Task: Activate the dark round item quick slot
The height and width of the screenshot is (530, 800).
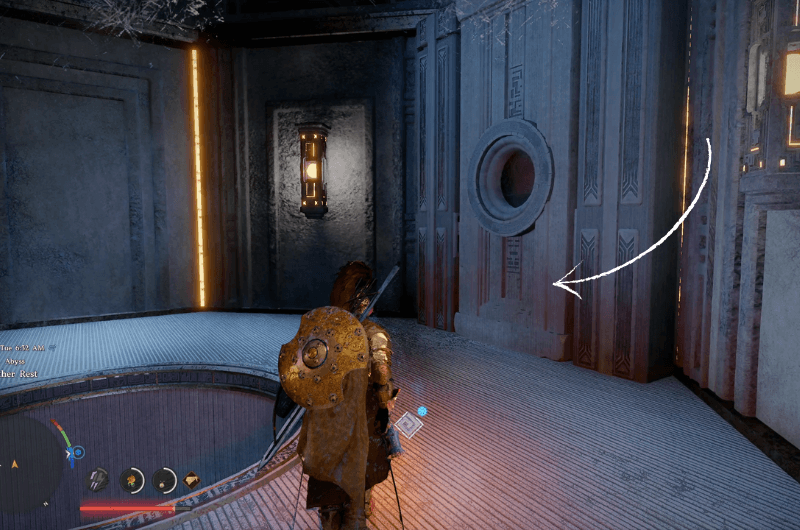Action: tap(165, 480)
